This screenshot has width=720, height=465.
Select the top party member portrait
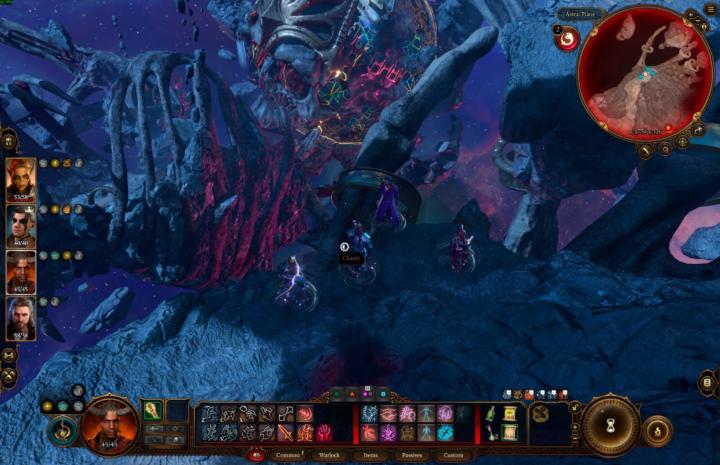point(21,178)
